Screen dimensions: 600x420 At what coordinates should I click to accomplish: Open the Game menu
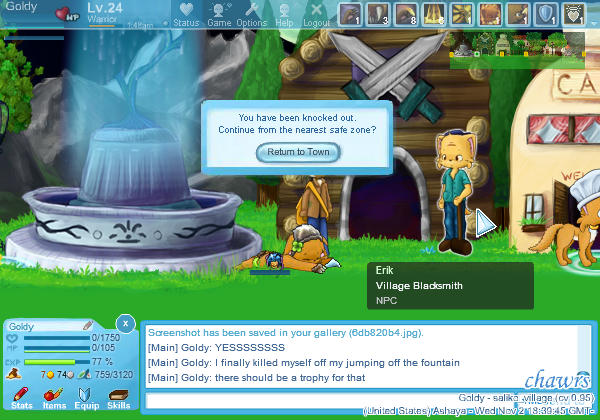point(219,14)
